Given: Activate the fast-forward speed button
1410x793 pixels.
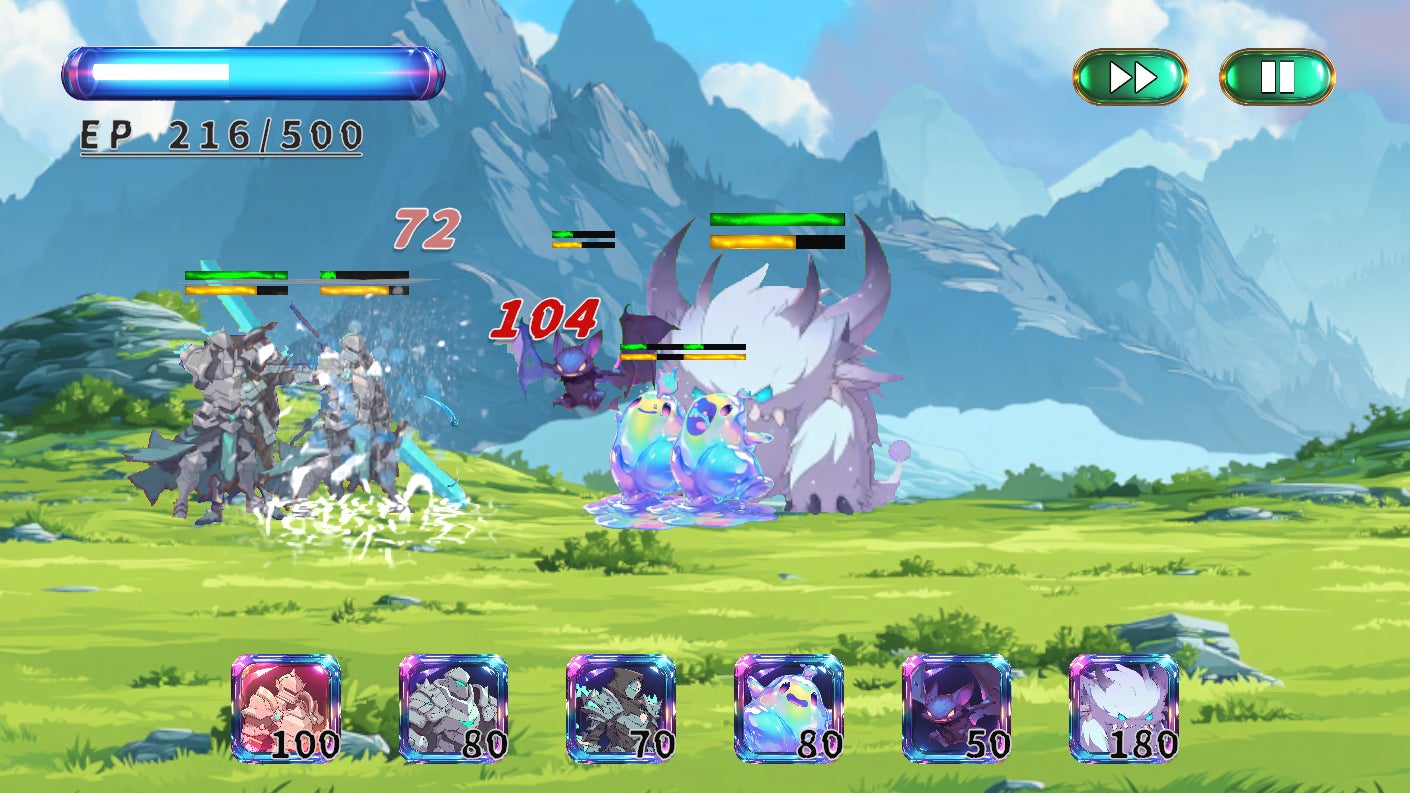Looking at the screenshot, I should point(1130,77).
